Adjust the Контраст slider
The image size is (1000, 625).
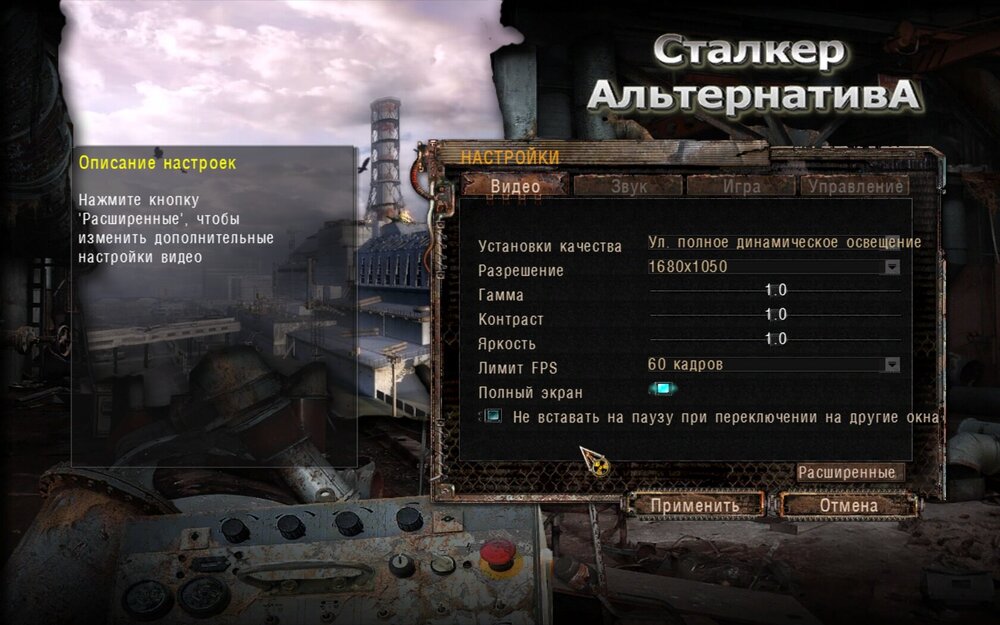[x=775, y=315]
